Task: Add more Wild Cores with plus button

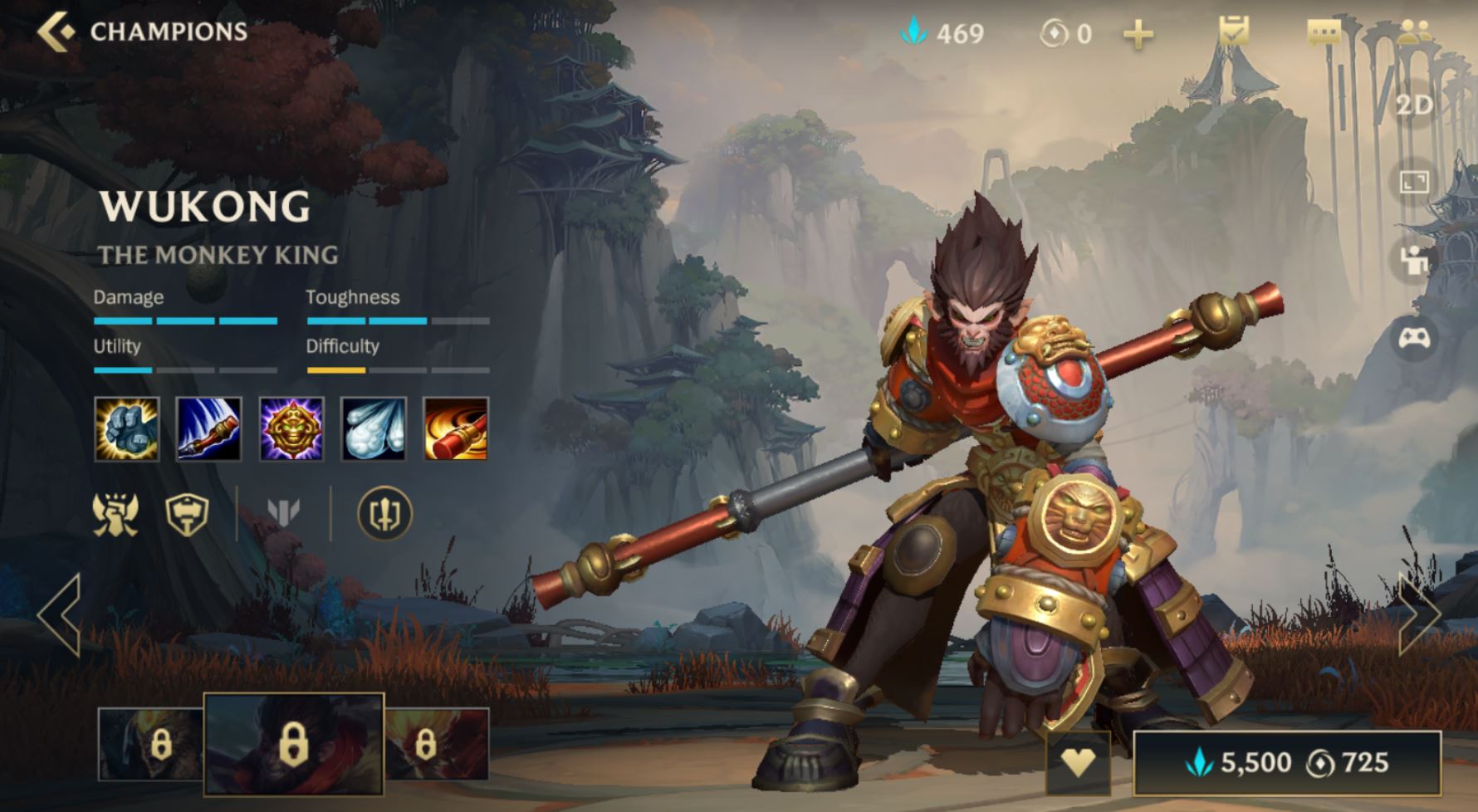Action: point(1138,35)
